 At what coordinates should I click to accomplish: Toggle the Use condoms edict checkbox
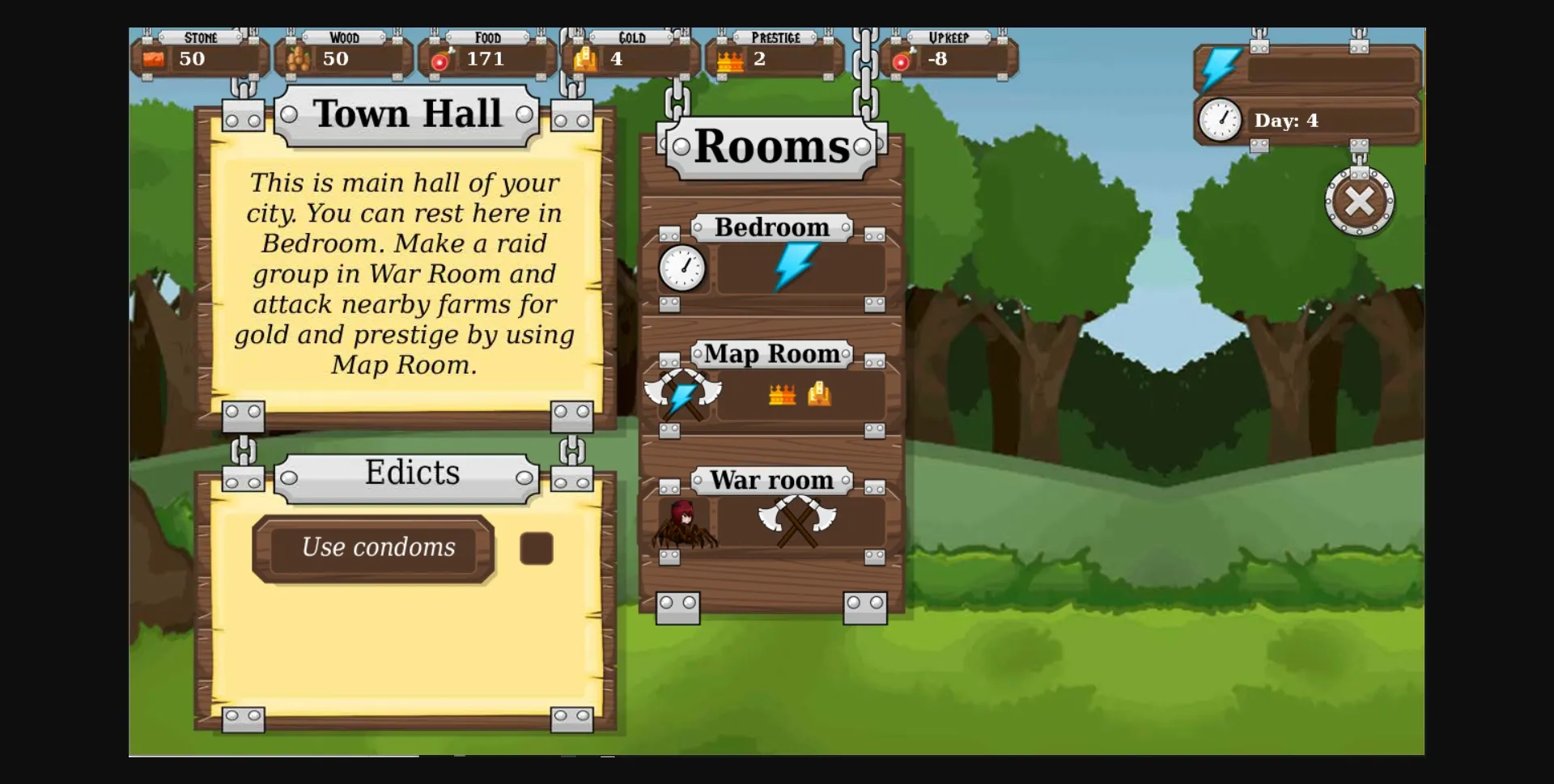(x=536, y=549)
